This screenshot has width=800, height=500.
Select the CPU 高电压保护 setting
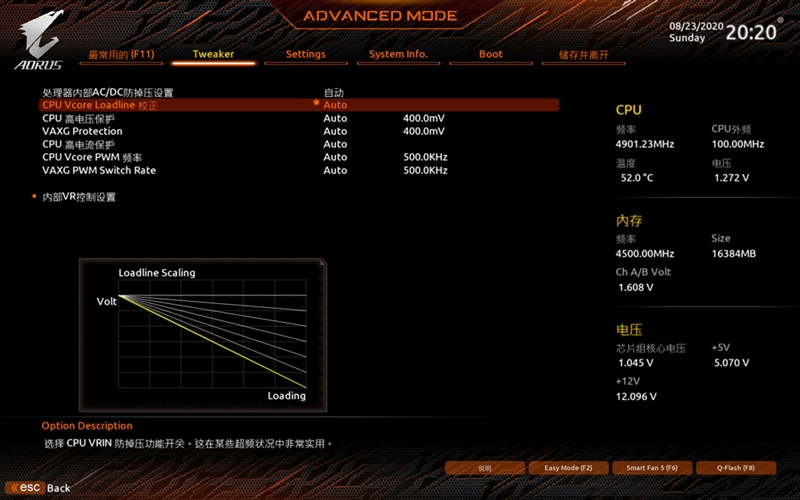[80, 118]
